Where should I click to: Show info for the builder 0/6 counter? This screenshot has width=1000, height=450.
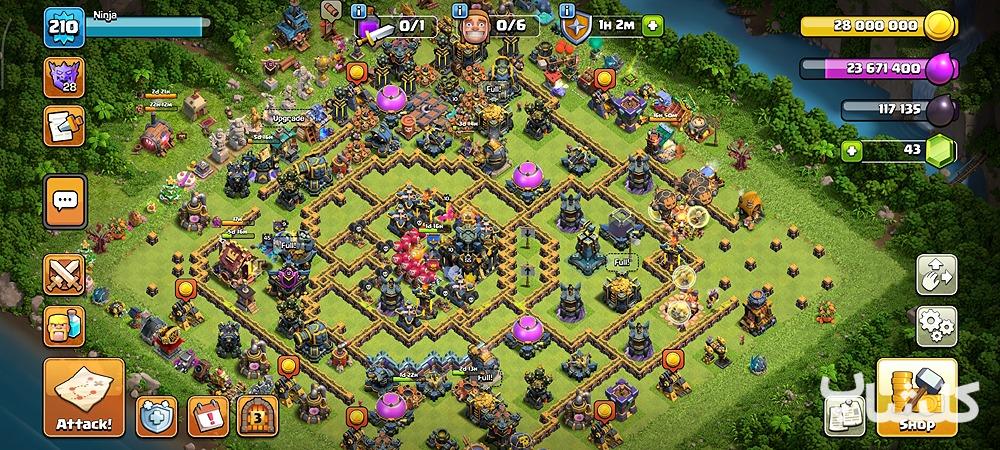(x=461, y=9)
